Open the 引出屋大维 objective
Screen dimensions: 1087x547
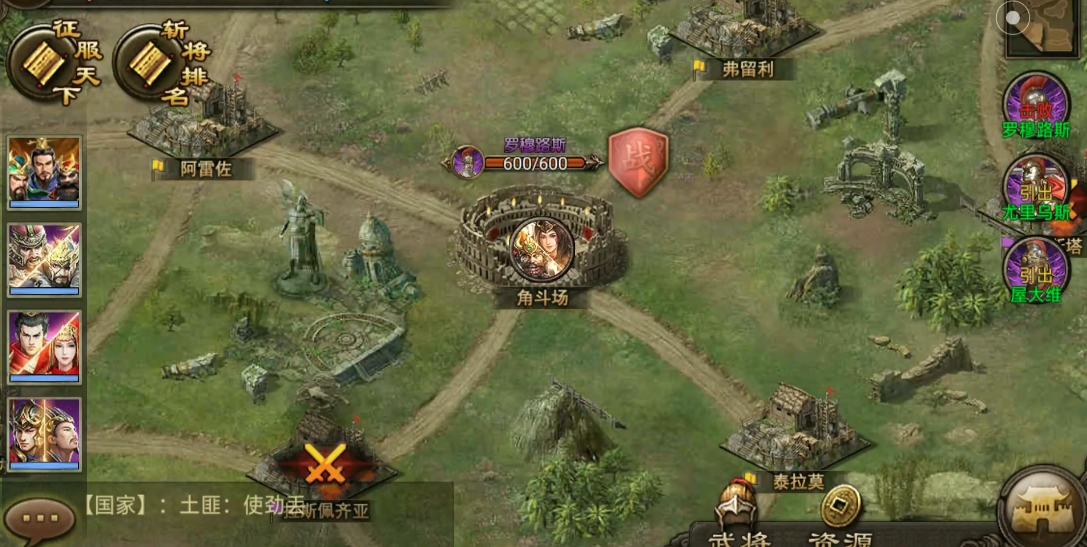[x=1036, y=270]
